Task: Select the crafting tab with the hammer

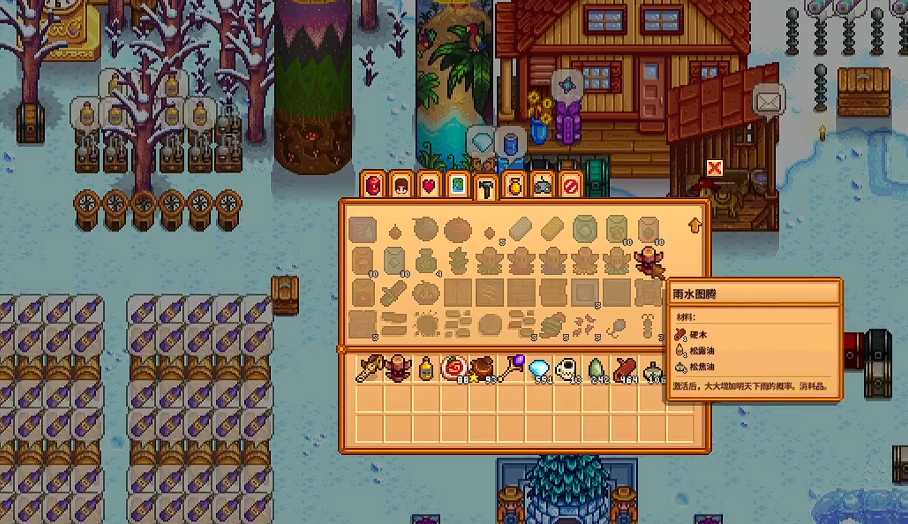Action: pos(486,187)
